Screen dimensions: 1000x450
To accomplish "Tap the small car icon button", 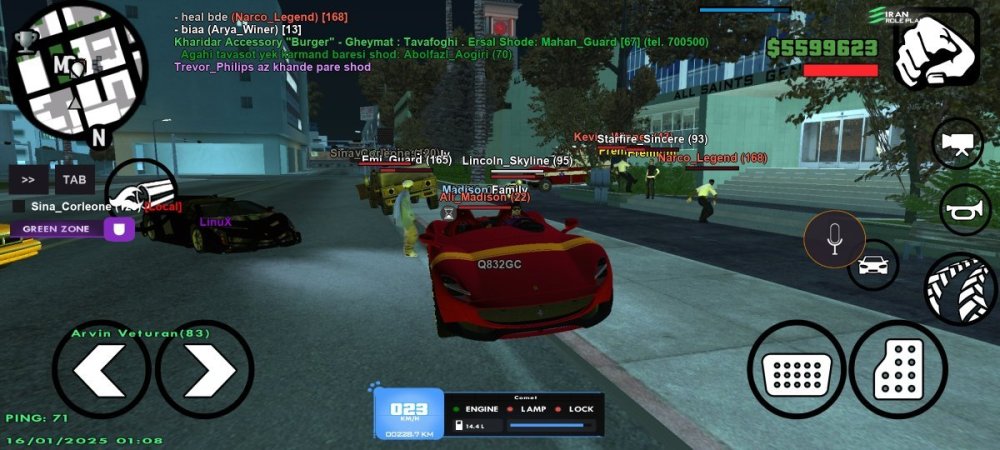I will click(873, 265).
